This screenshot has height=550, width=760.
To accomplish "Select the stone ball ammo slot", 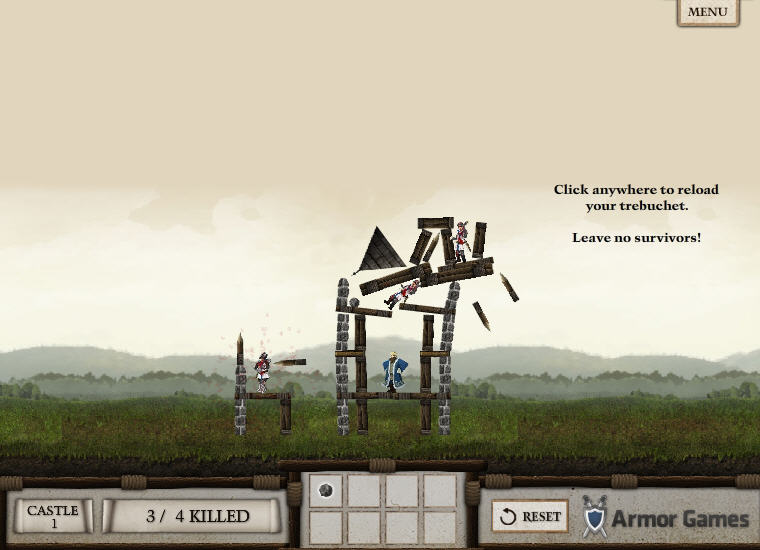I will 325,491.
